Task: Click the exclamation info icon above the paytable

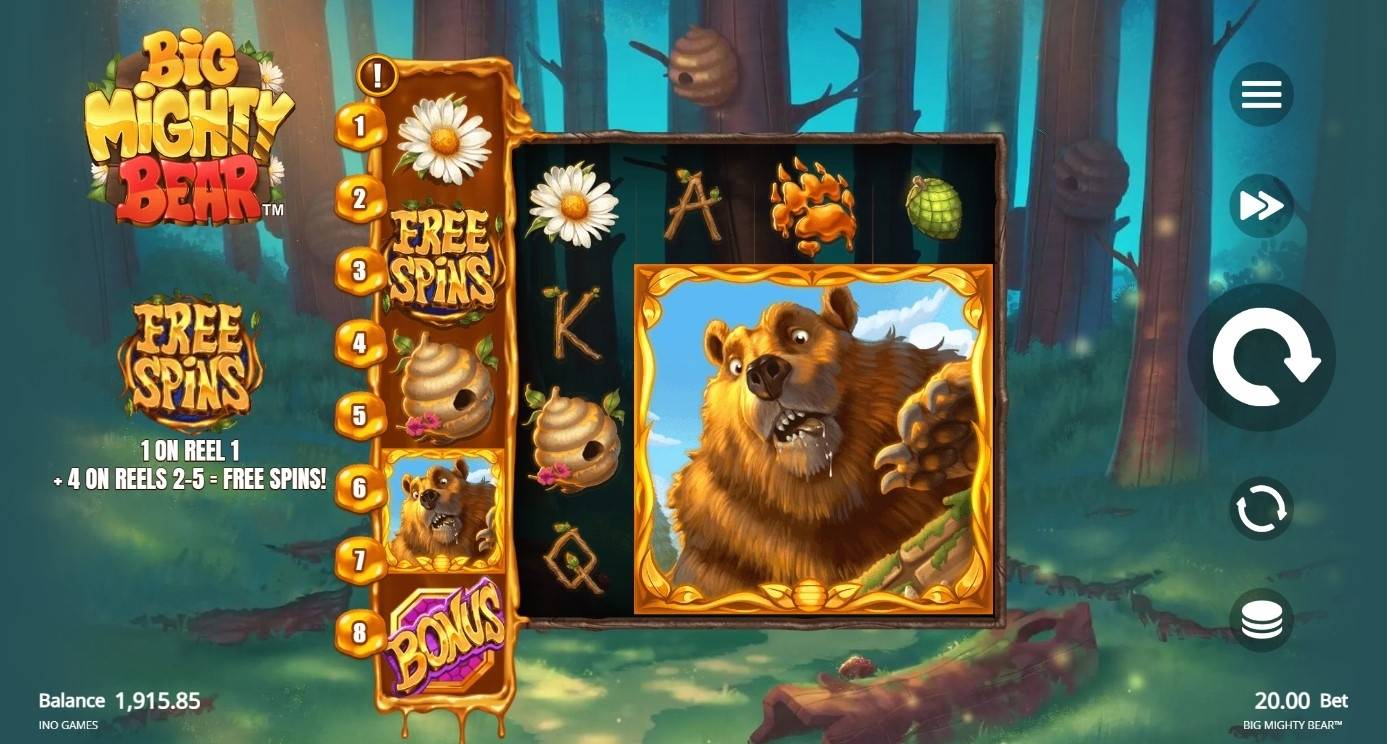Action: tap(378, 75)
